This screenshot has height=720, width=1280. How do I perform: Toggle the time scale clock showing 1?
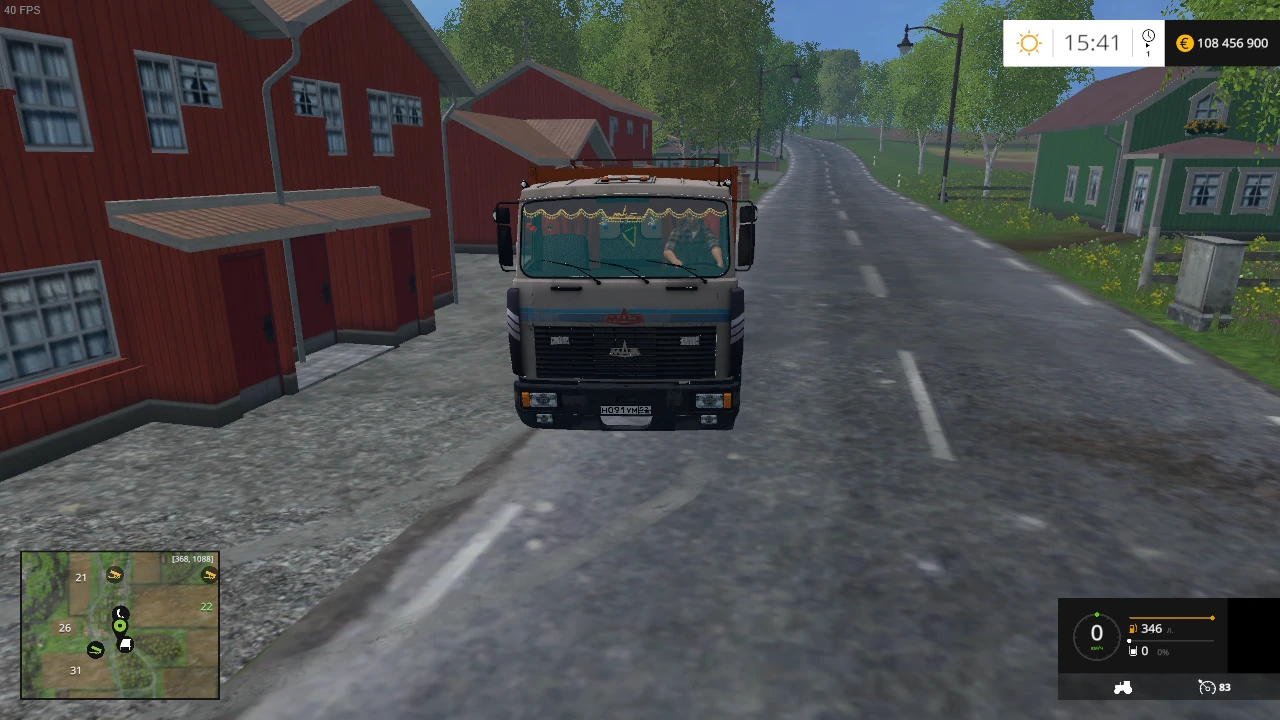[1148, 42]
